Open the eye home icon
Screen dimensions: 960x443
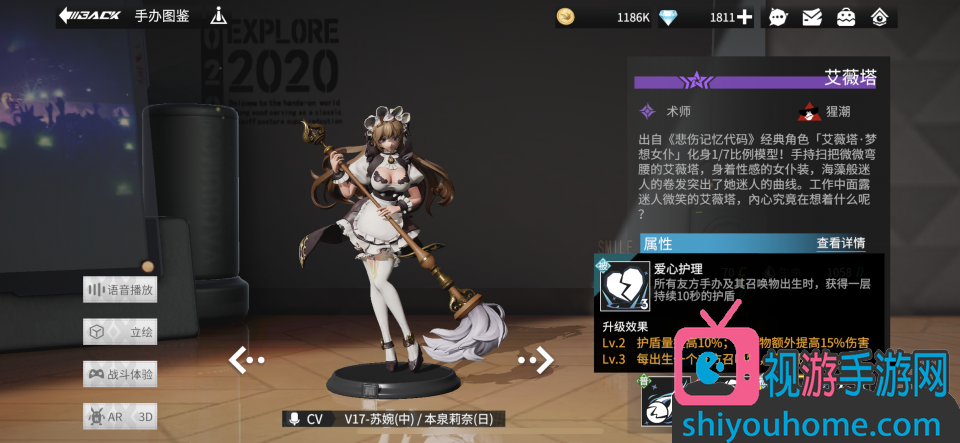pyautogui.click(x=880, y=17)
